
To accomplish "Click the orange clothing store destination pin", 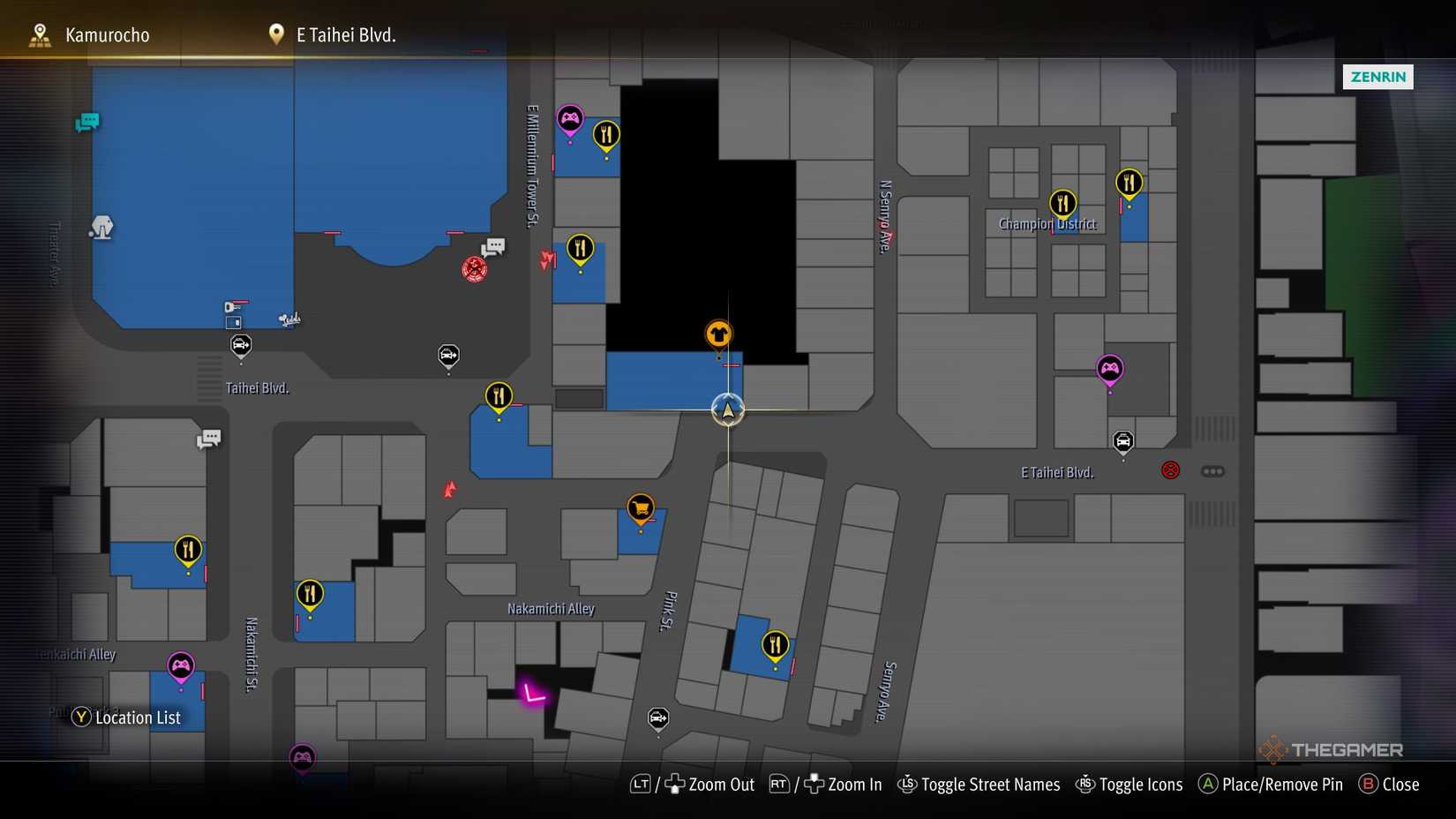I will pos(719,334).
